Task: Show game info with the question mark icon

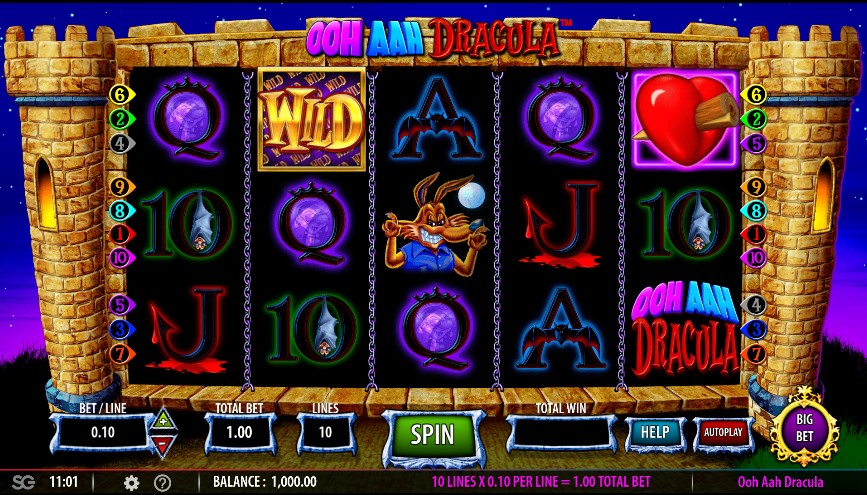Action: pyautogui.click(x=162, y=482)
